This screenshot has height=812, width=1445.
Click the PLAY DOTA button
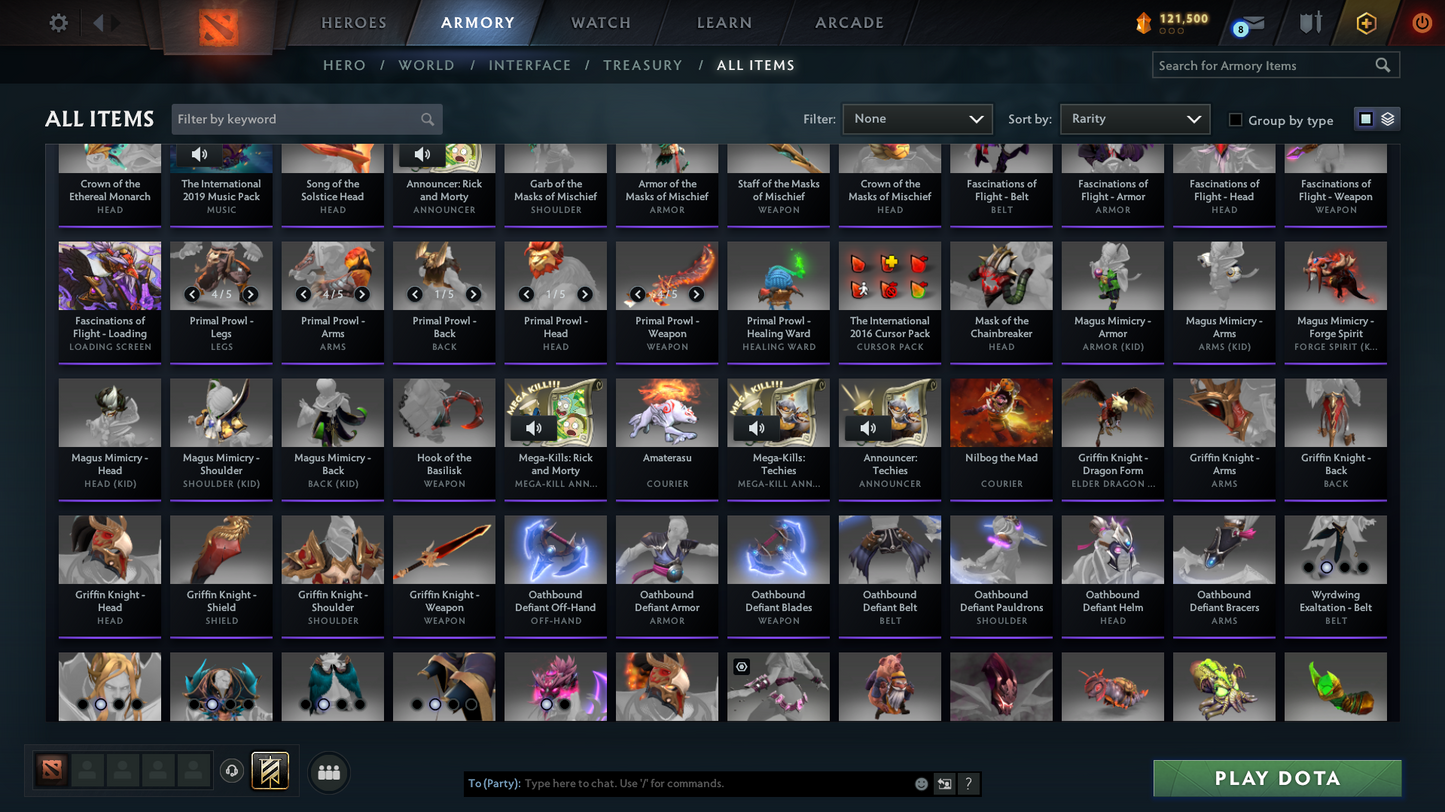[1276, 777]
